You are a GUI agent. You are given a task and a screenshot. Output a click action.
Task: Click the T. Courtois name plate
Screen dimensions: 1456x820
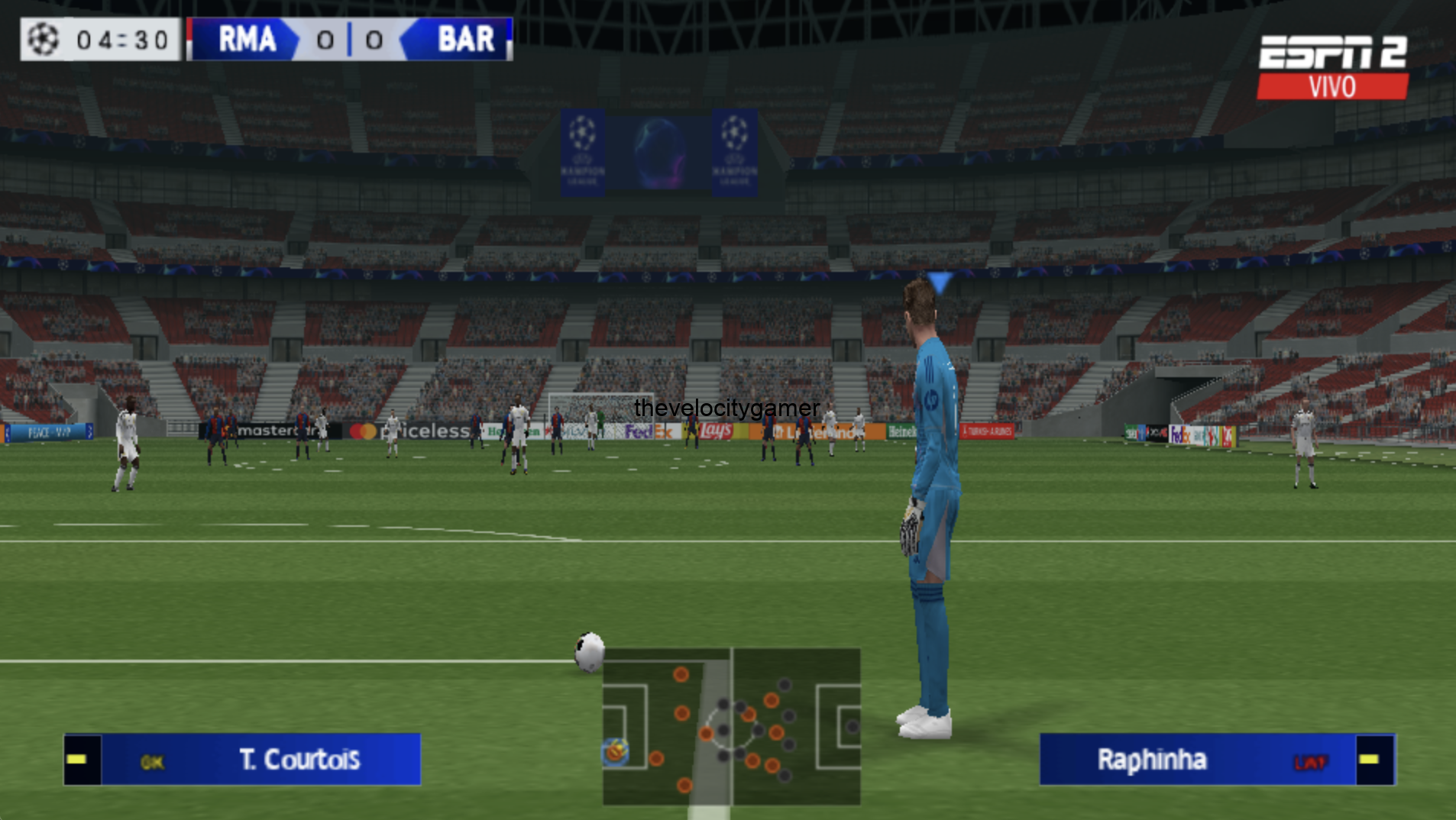(x=299, y=760)
